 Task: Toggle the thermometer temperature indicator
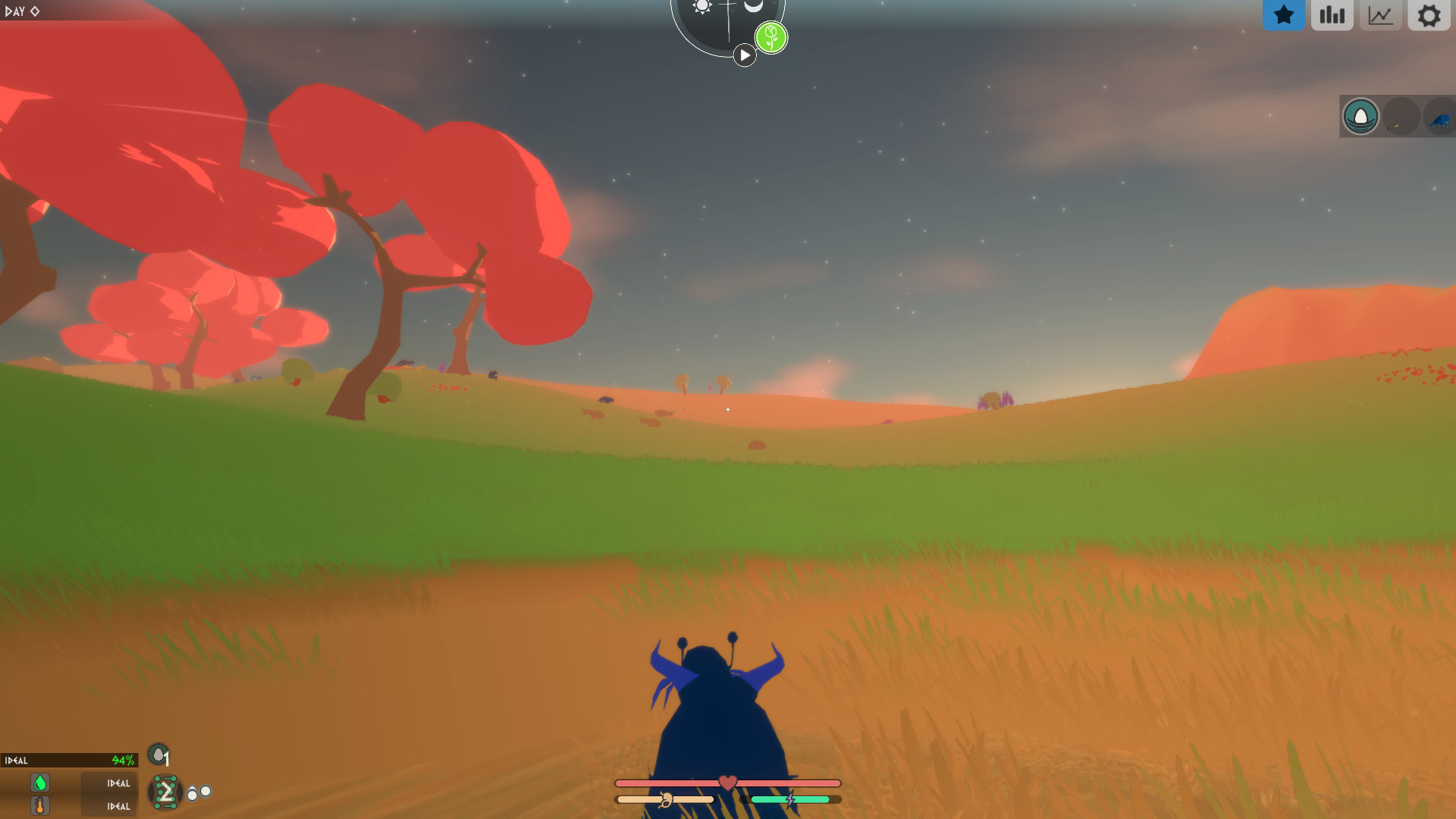39,805
